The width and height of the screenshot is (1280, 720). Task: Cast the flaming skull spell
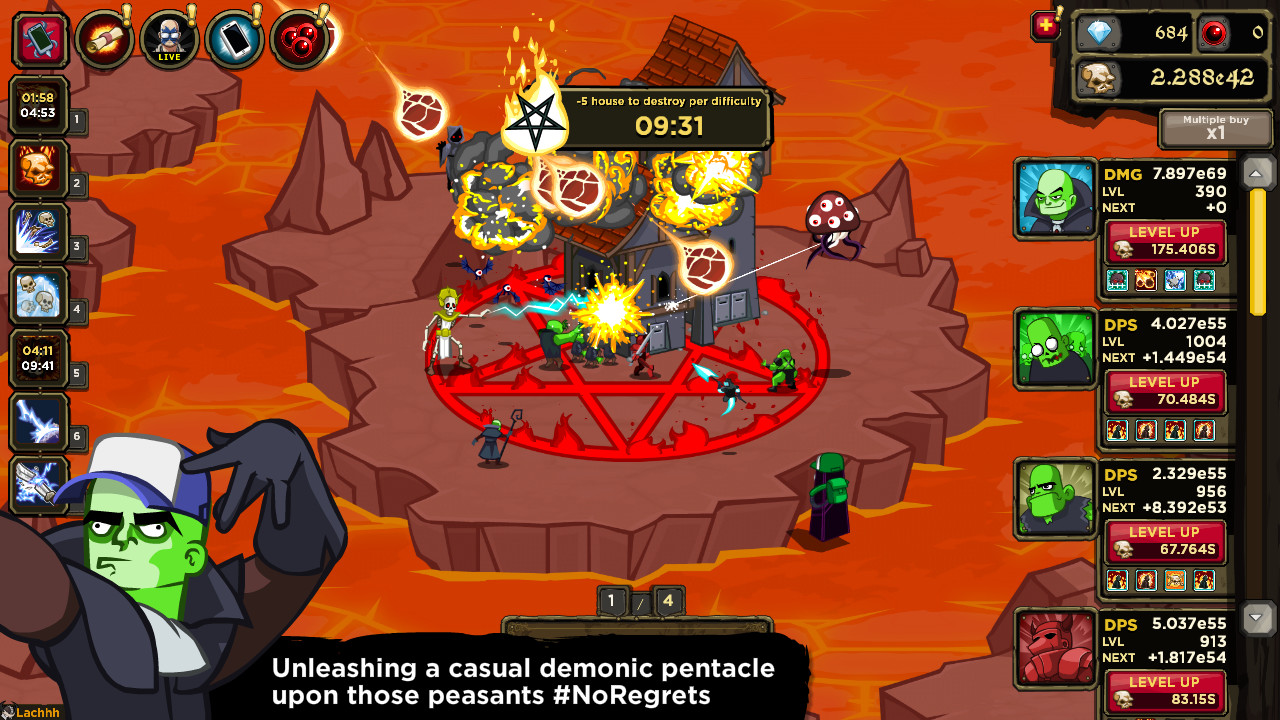click(40, 170)
